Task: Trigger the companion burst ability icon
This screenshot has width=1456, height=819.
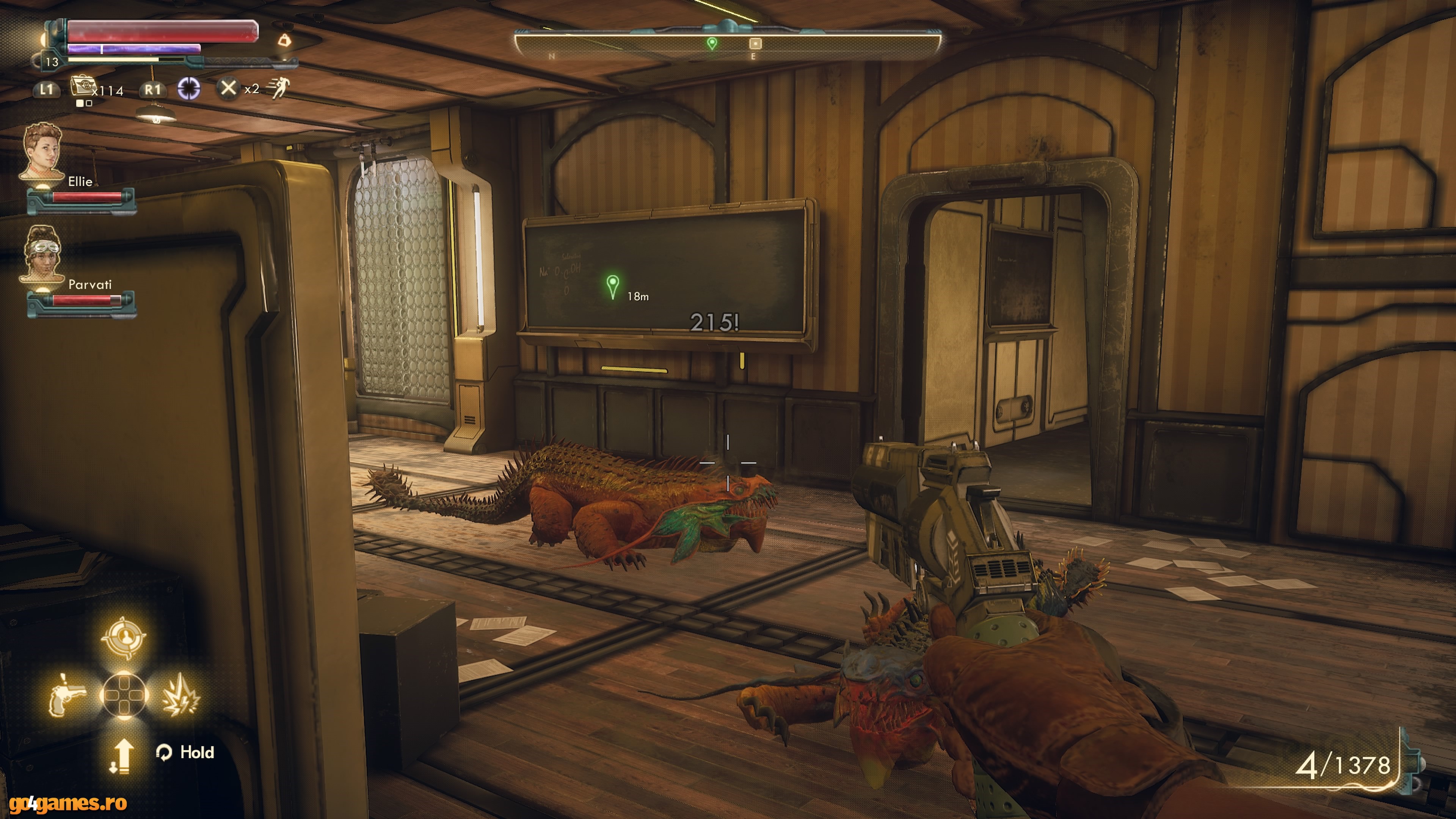Action: [x=180, y=695]
